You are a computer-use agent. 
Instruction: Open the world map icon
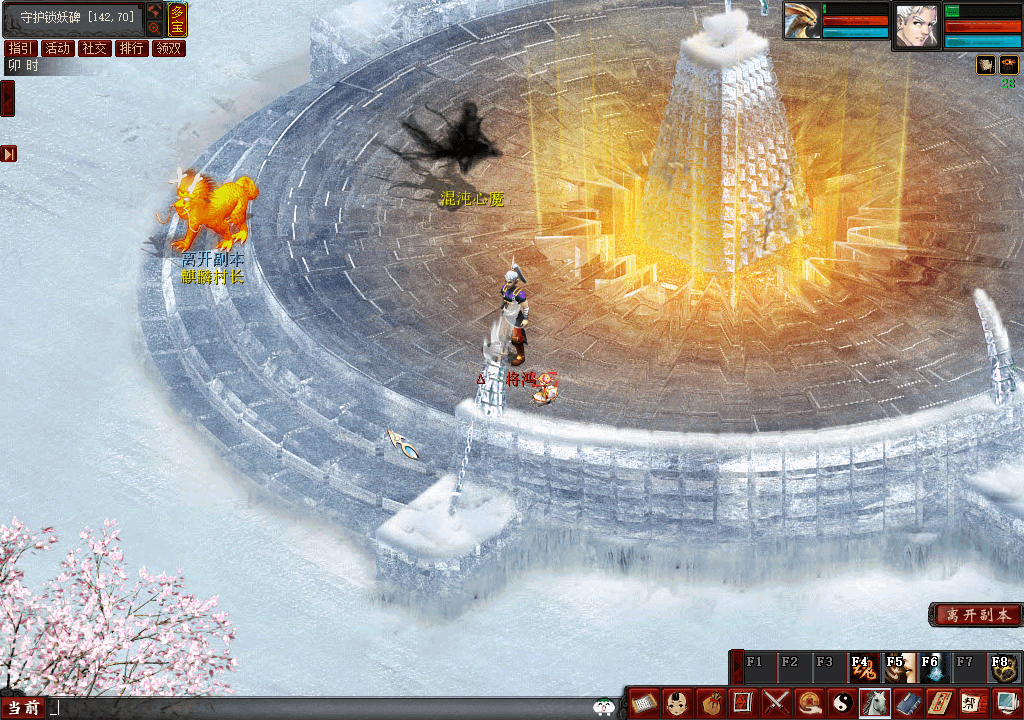click(x=155, y=11)
